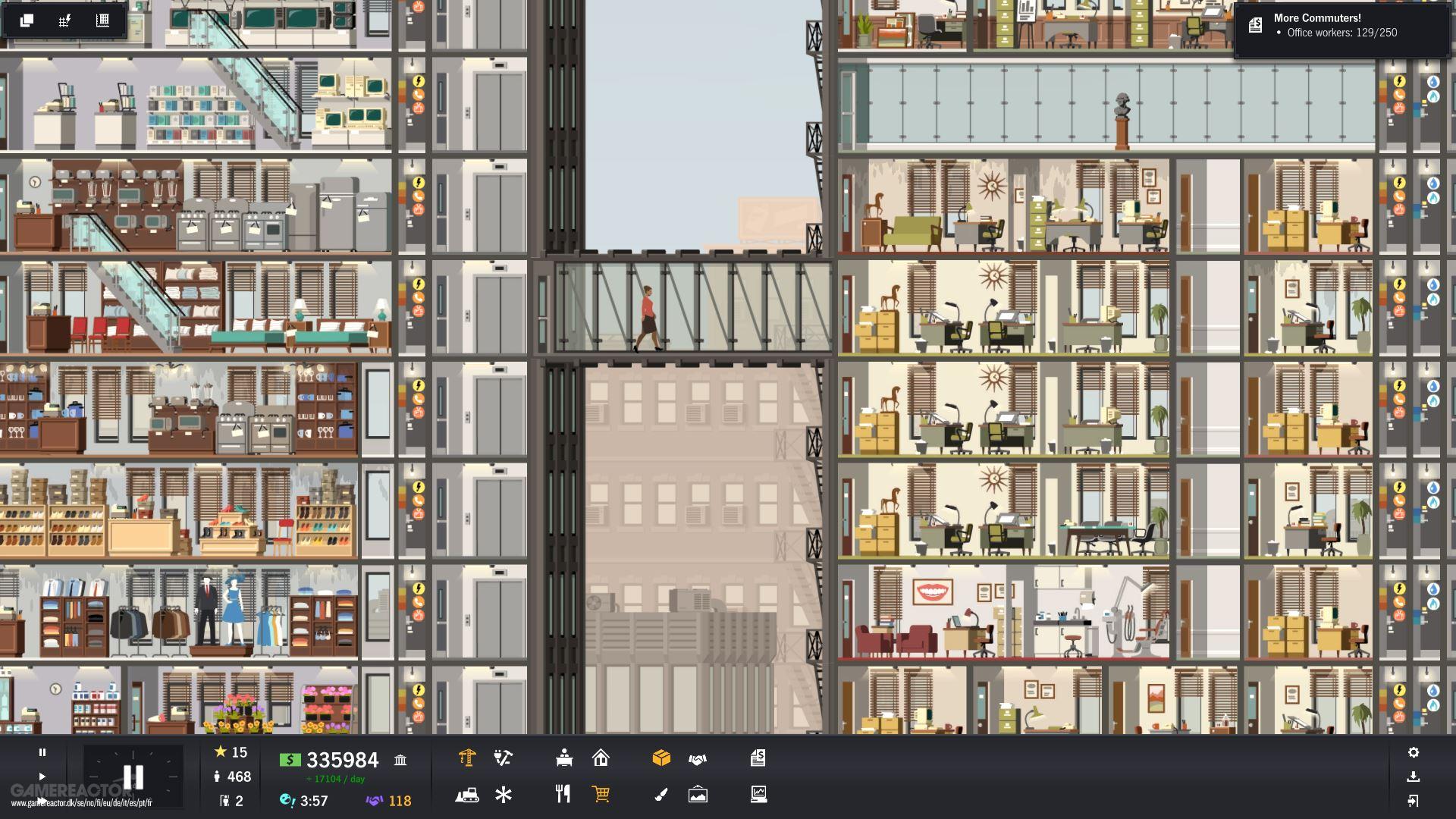The image size is (1456, 819).
Task: Open the statistics computer graph panel
Action: click(758, 795)
